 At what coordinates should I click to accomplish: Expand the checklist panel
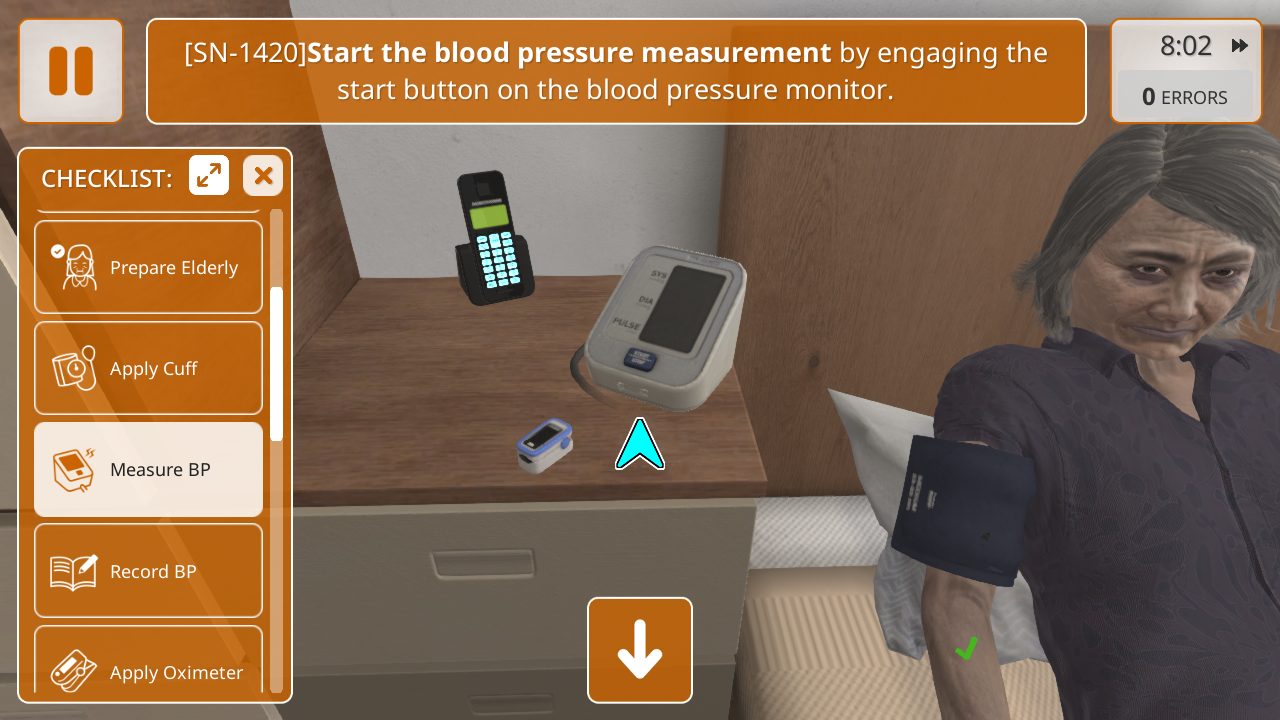click(209, 176)
